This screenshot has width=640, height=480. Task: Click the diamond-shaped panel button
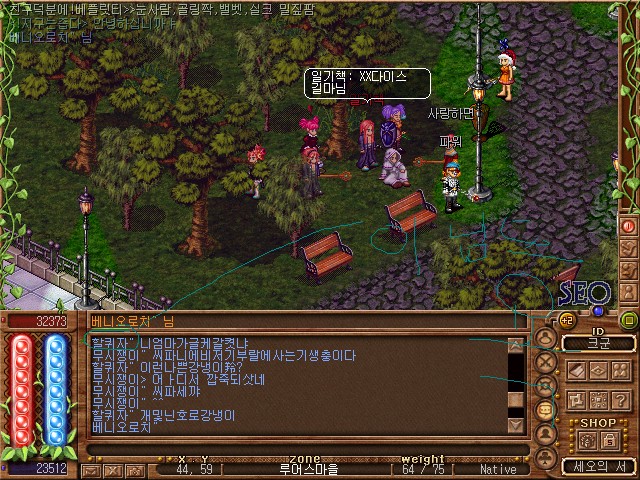pos(598,370)
